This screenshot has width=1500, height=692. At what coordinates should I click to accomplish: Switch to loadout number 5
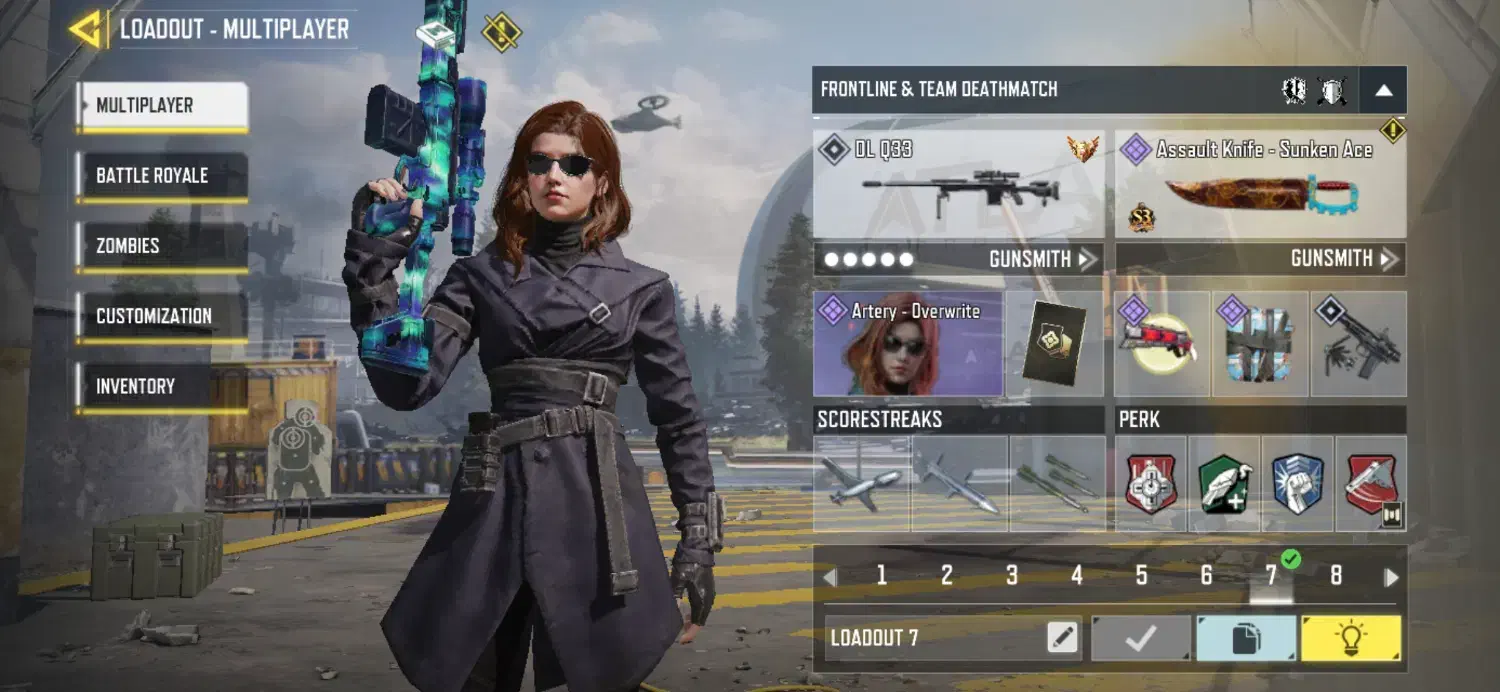1141,576
